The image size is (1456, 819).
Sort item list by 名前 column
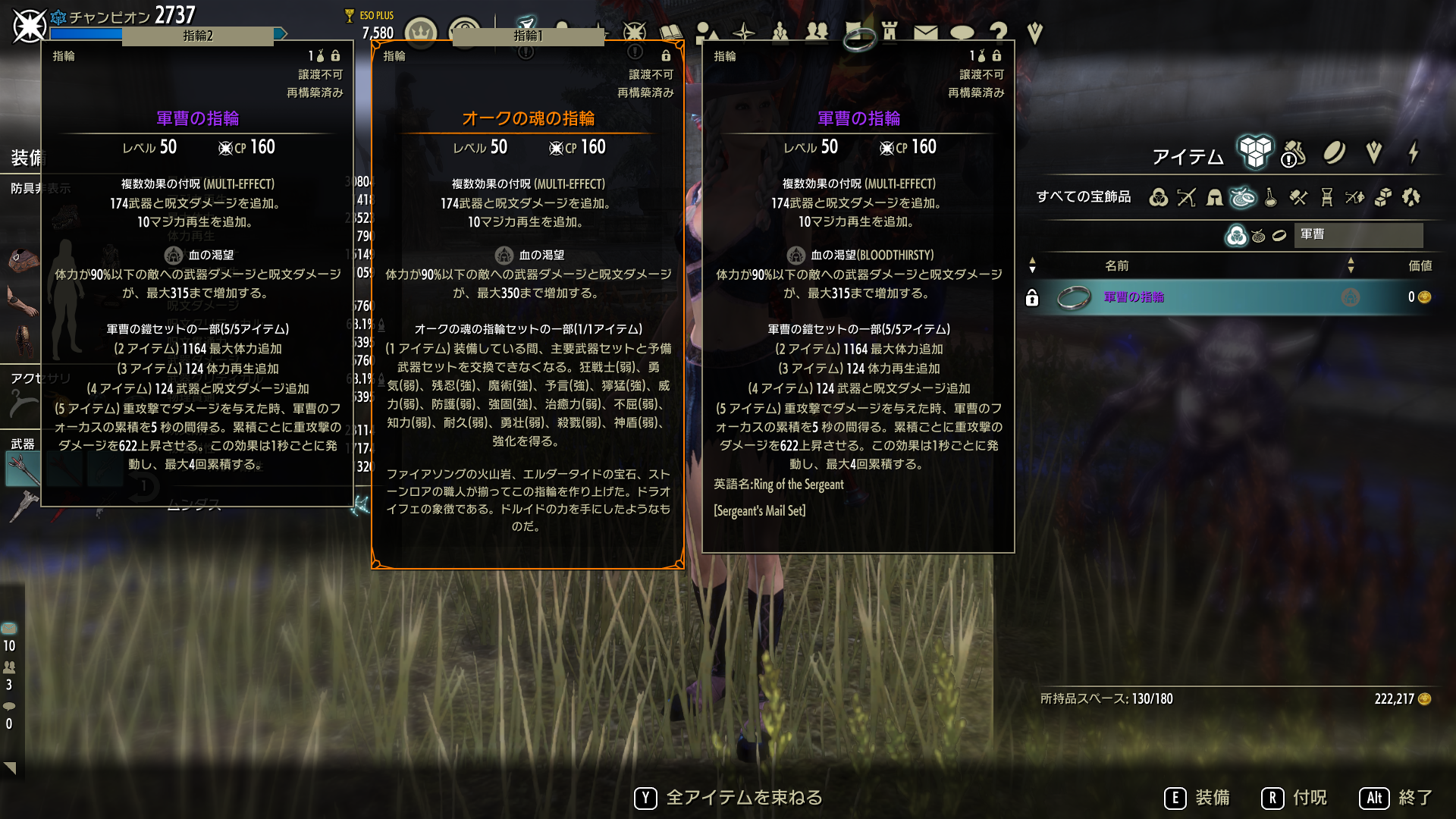[1116, 266]
